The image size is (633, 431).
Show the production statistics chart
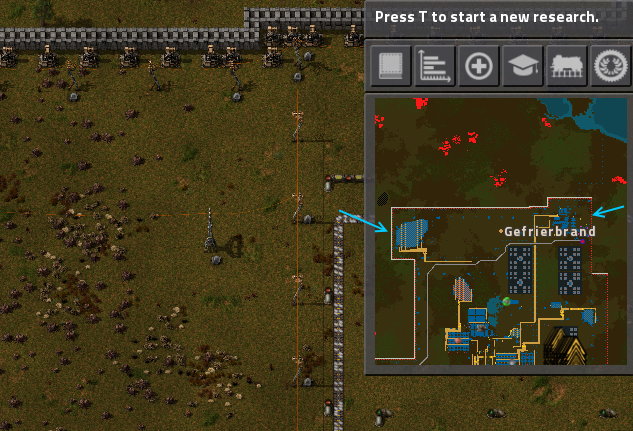click(x=435, y=66)
